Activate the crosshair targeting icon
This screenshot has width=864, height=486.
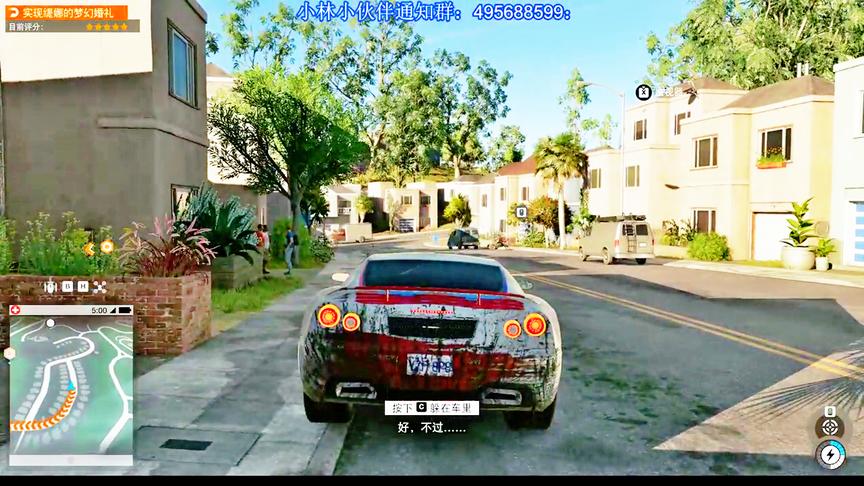[829, 427]
